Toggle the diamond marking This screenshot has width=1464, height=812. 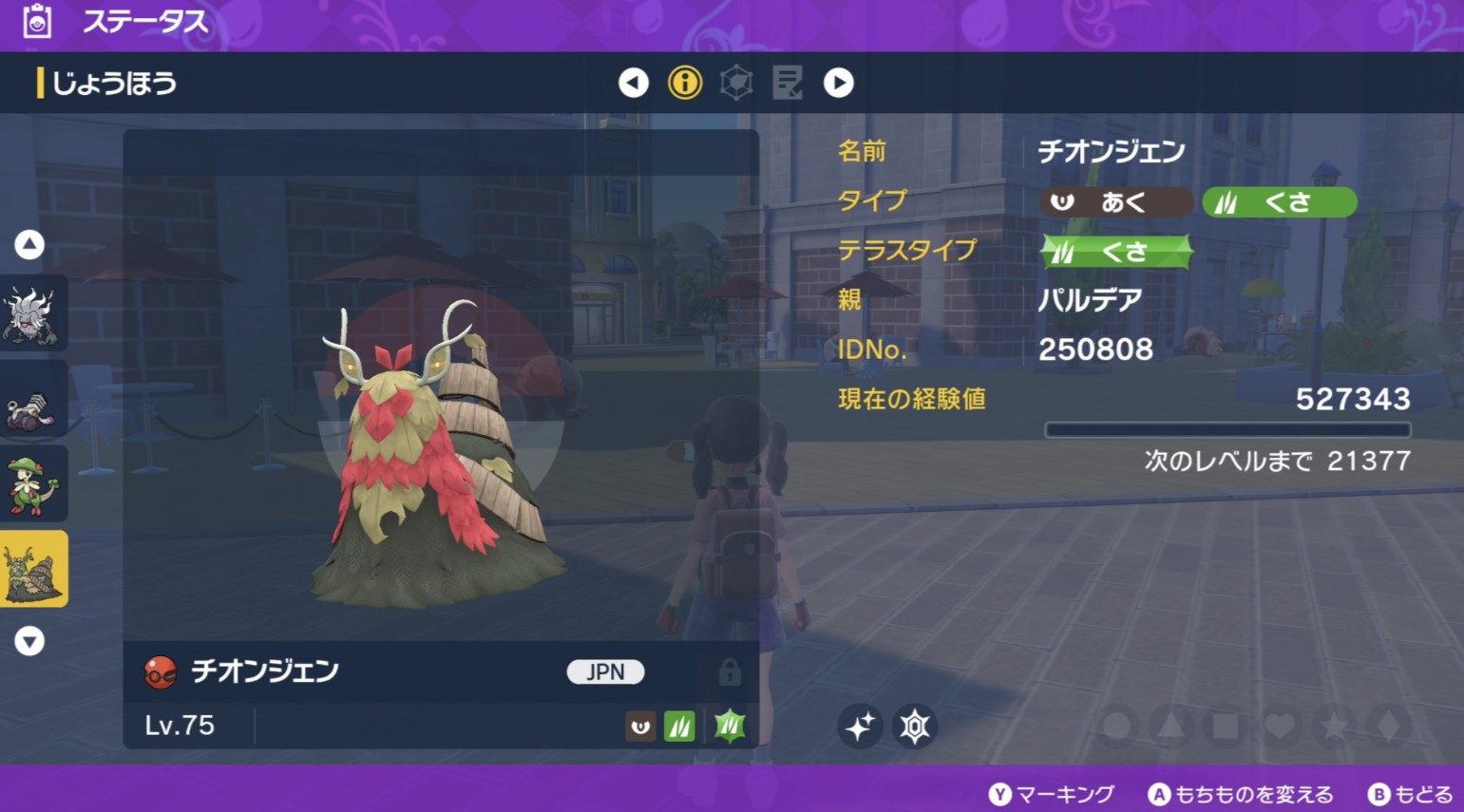1388,727
